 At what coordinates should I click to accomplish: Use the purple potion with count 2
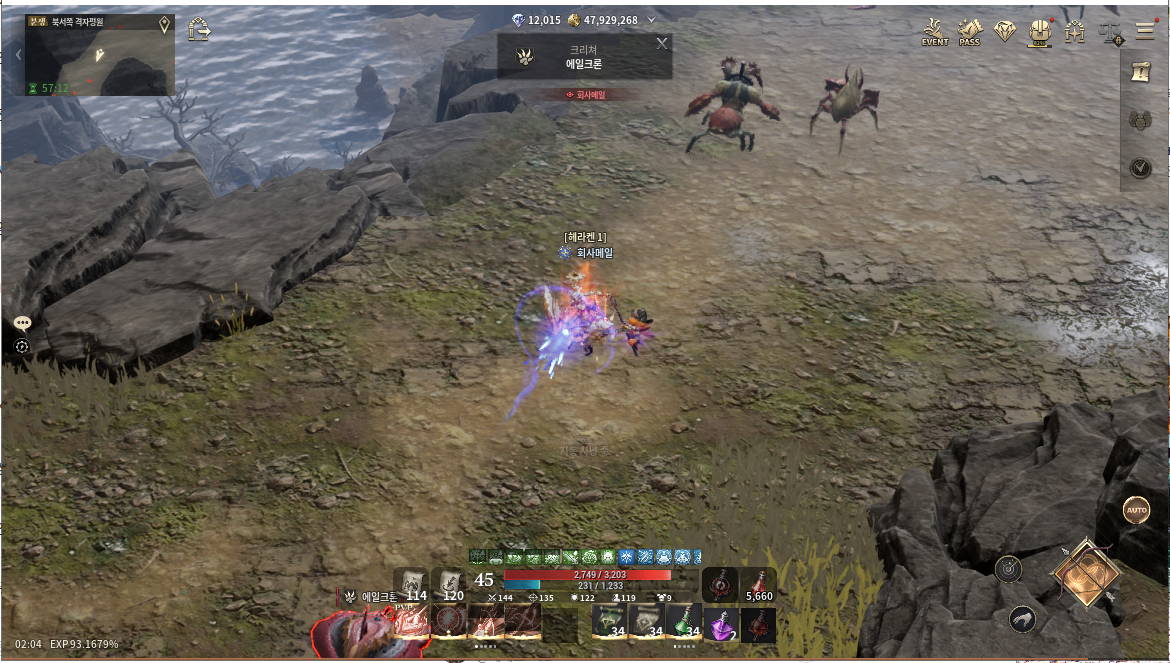(x=722, y=624)
